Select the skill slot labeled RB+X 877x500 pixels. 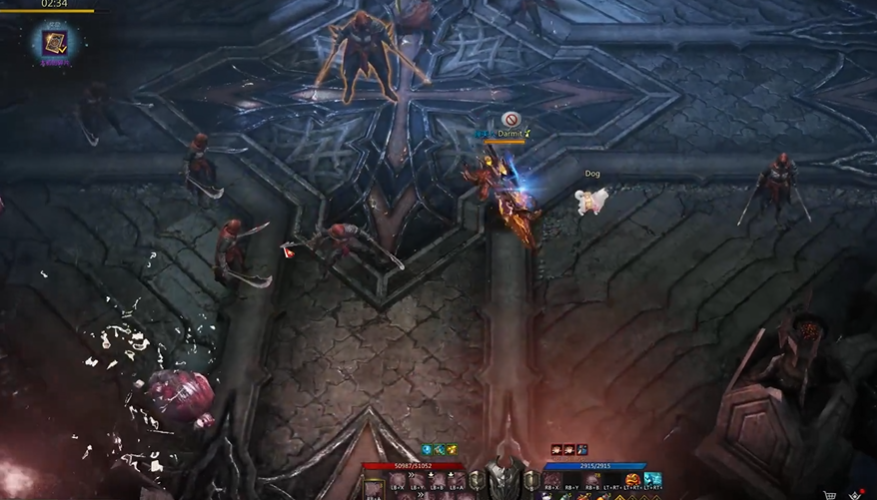tap(553, 481)
